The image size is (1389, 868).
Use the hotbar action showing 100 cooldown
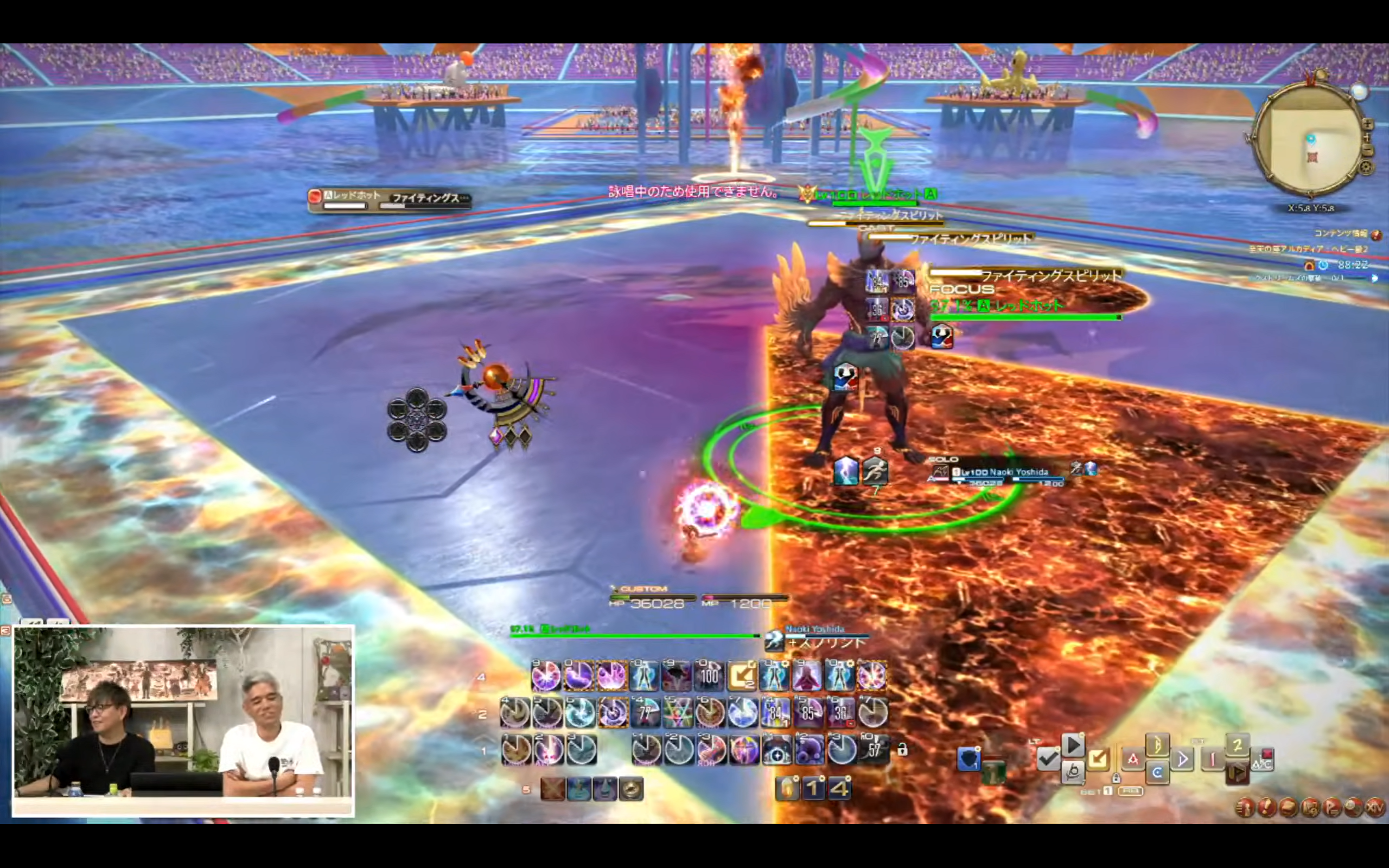[x=709, y=676]
